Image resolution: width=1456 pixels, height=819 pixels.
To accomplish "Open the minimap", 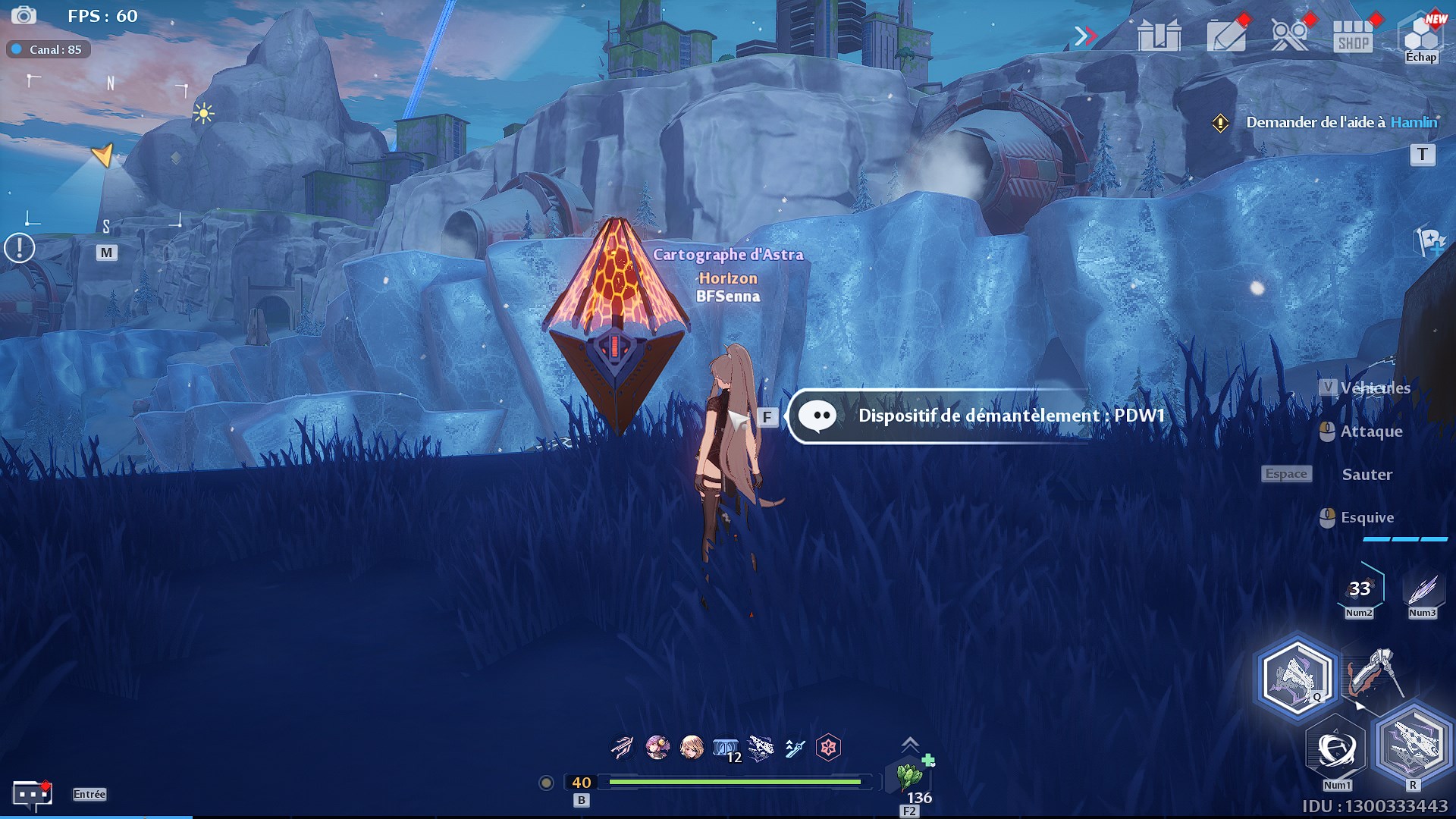I will coord(106,152).
